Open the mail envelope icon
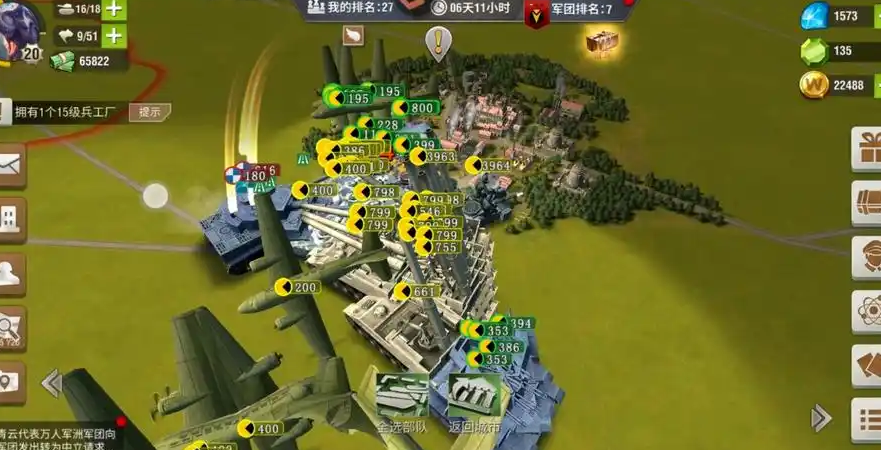Screen dimensions: 881x450 pos(10,166)
